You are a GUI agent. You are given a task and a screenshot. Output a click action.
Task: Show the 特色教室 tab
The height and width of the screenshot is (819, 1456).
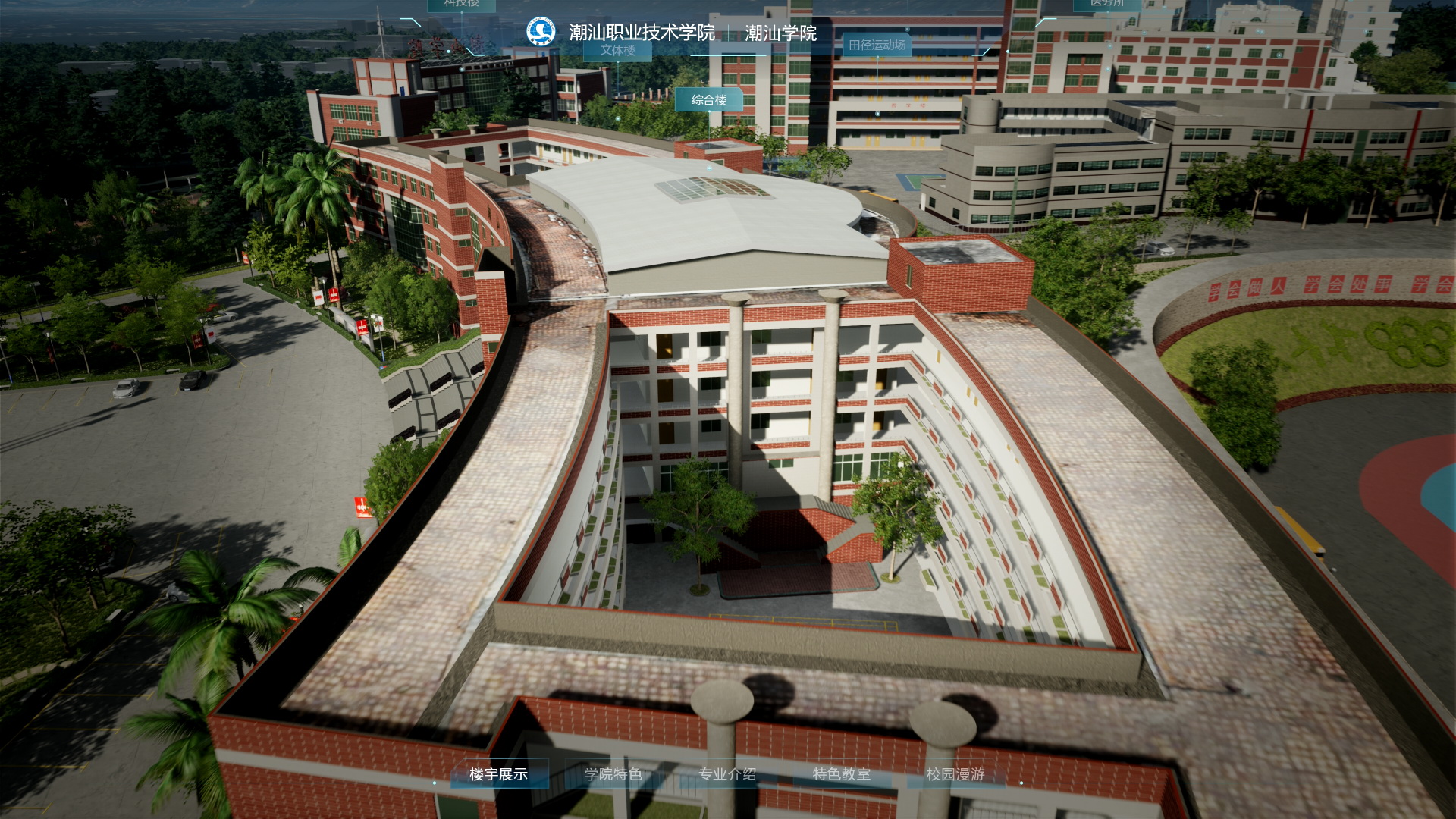click(x=841, y=774)
